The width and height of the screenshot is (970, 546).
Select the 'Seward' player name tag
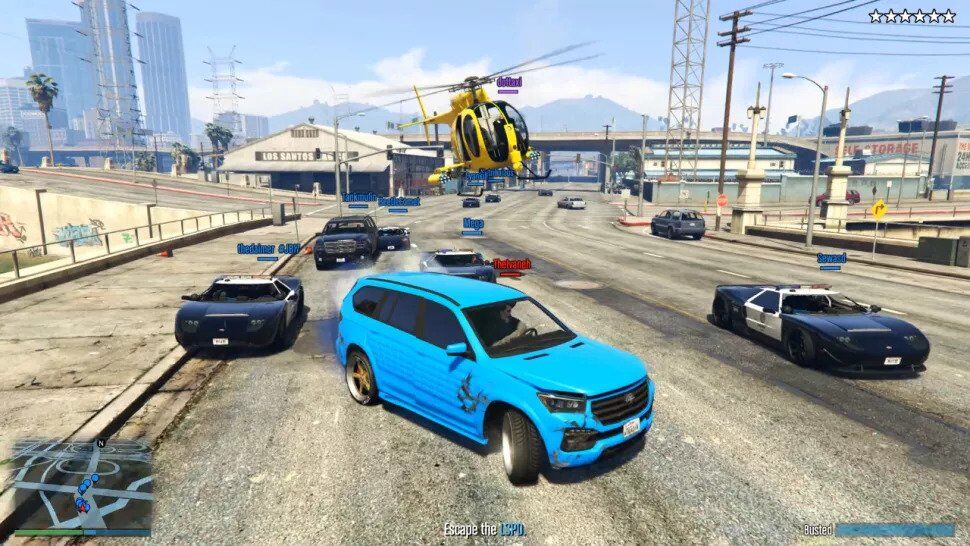[x=831, y=258]
